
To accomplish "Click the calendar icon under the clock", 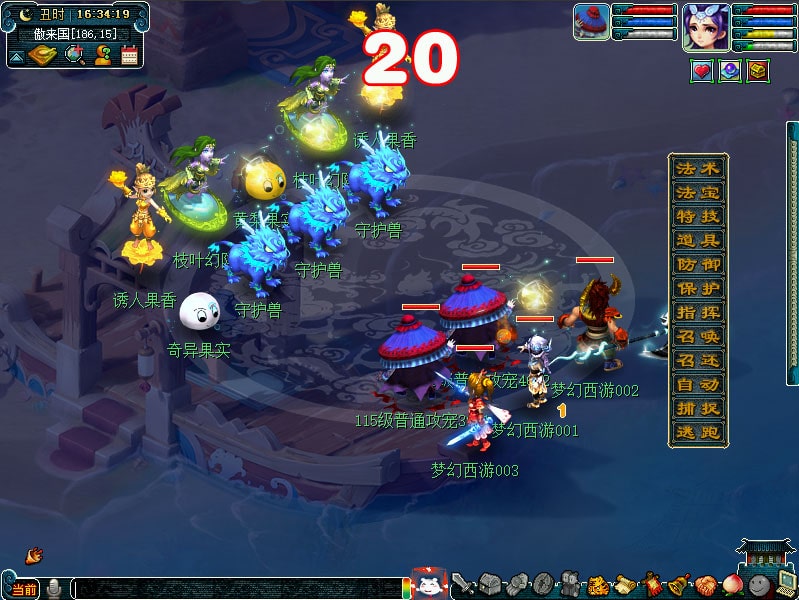I will [x=129, y=56].
